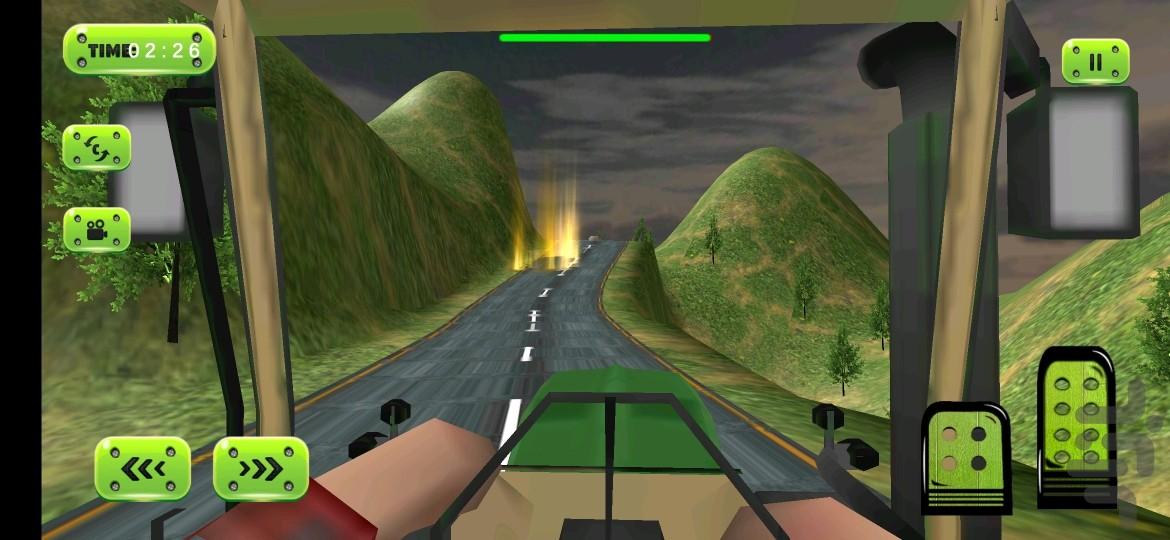
Task: Pause the game with the pause button
Action: point(1095,61)
